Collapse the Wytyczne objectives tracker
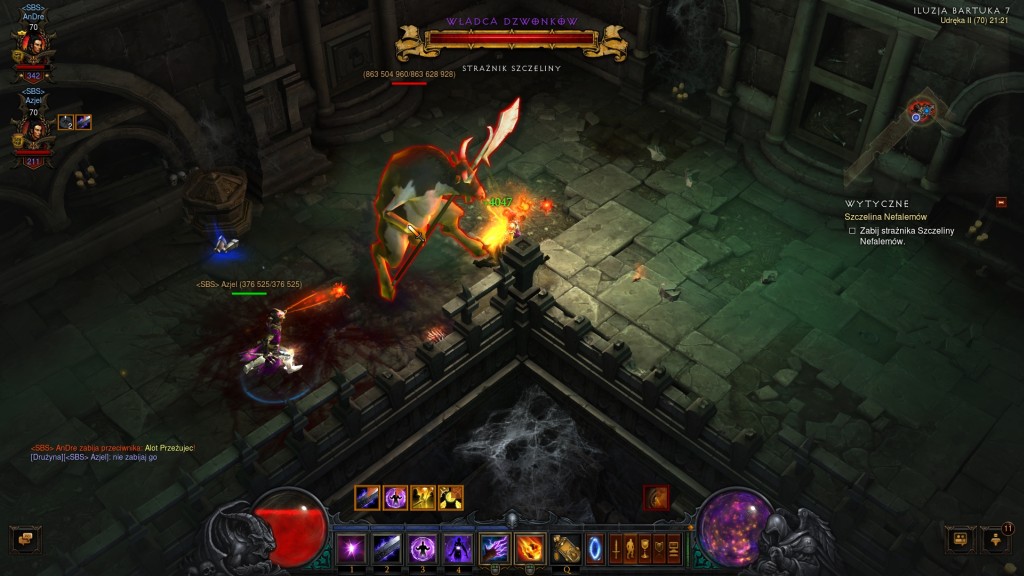Viewport: 1024px width, 576px height. pyautogui.click(x=1001, y=203)
